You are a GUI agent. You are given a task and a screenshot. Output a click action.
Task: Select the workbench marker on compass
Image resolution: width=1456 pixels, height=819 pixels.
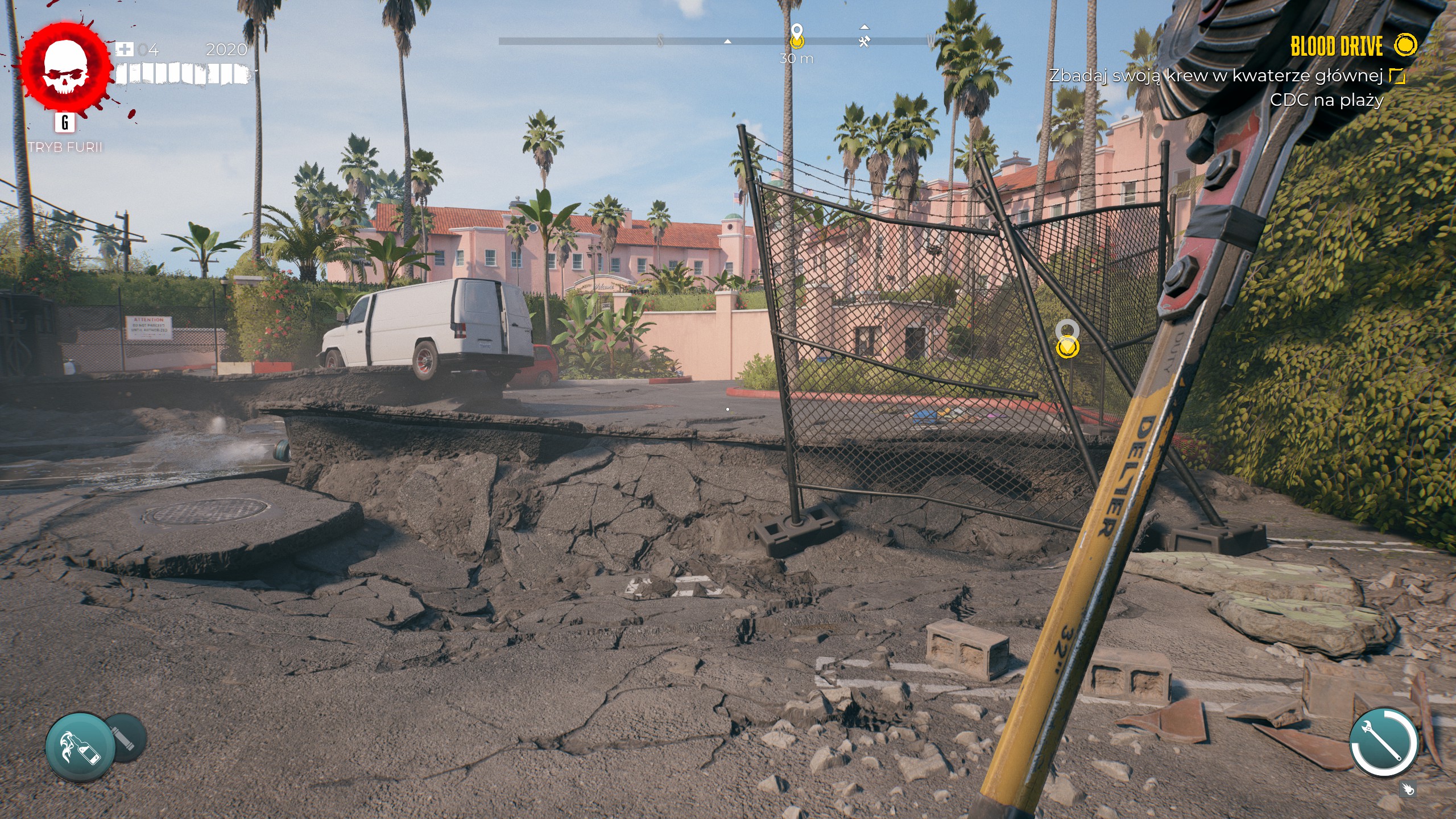[864, 41]
